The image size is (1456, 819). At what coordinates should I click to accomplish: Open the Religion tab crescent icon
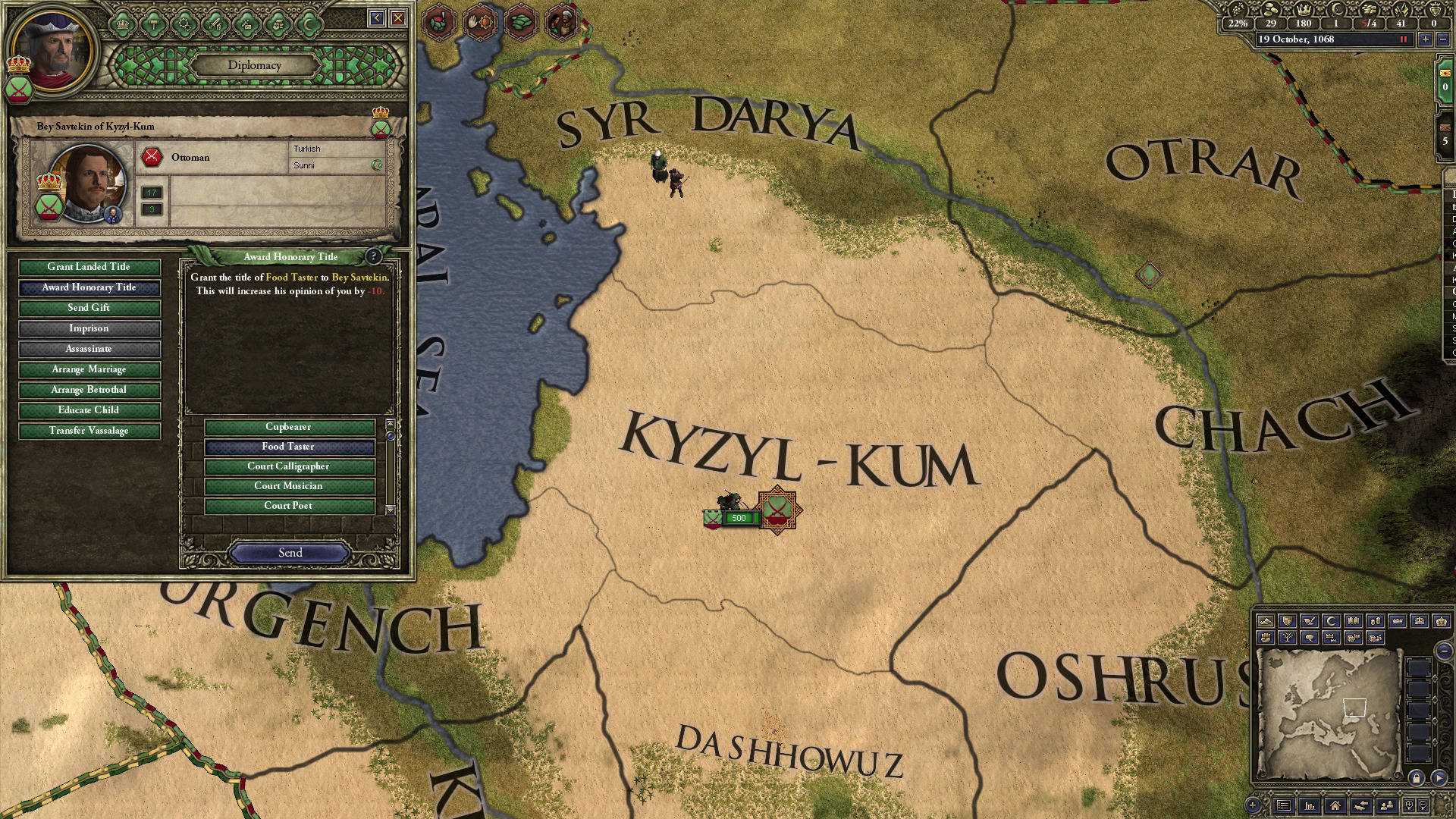pos(309,24)
